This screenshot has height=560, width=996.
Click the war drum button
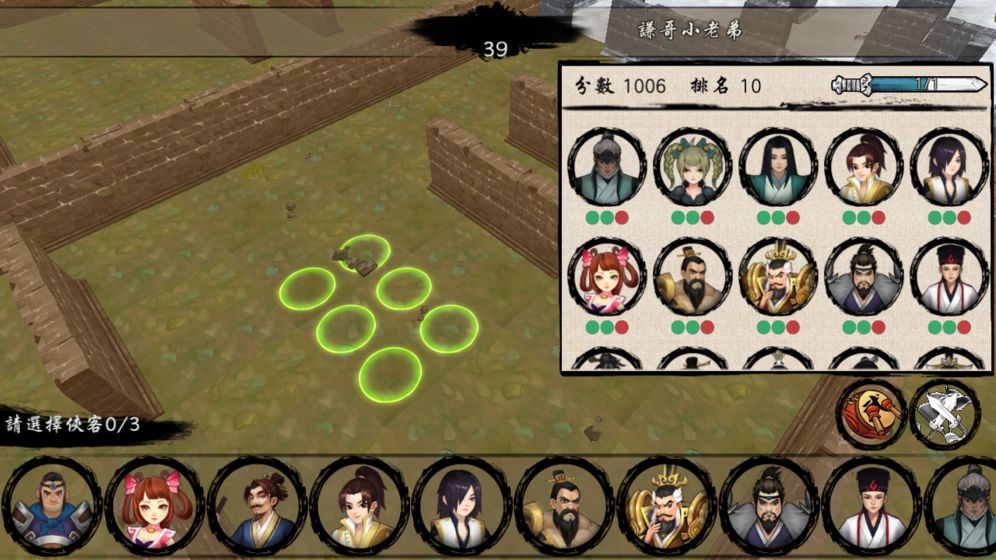click(872, 413)
